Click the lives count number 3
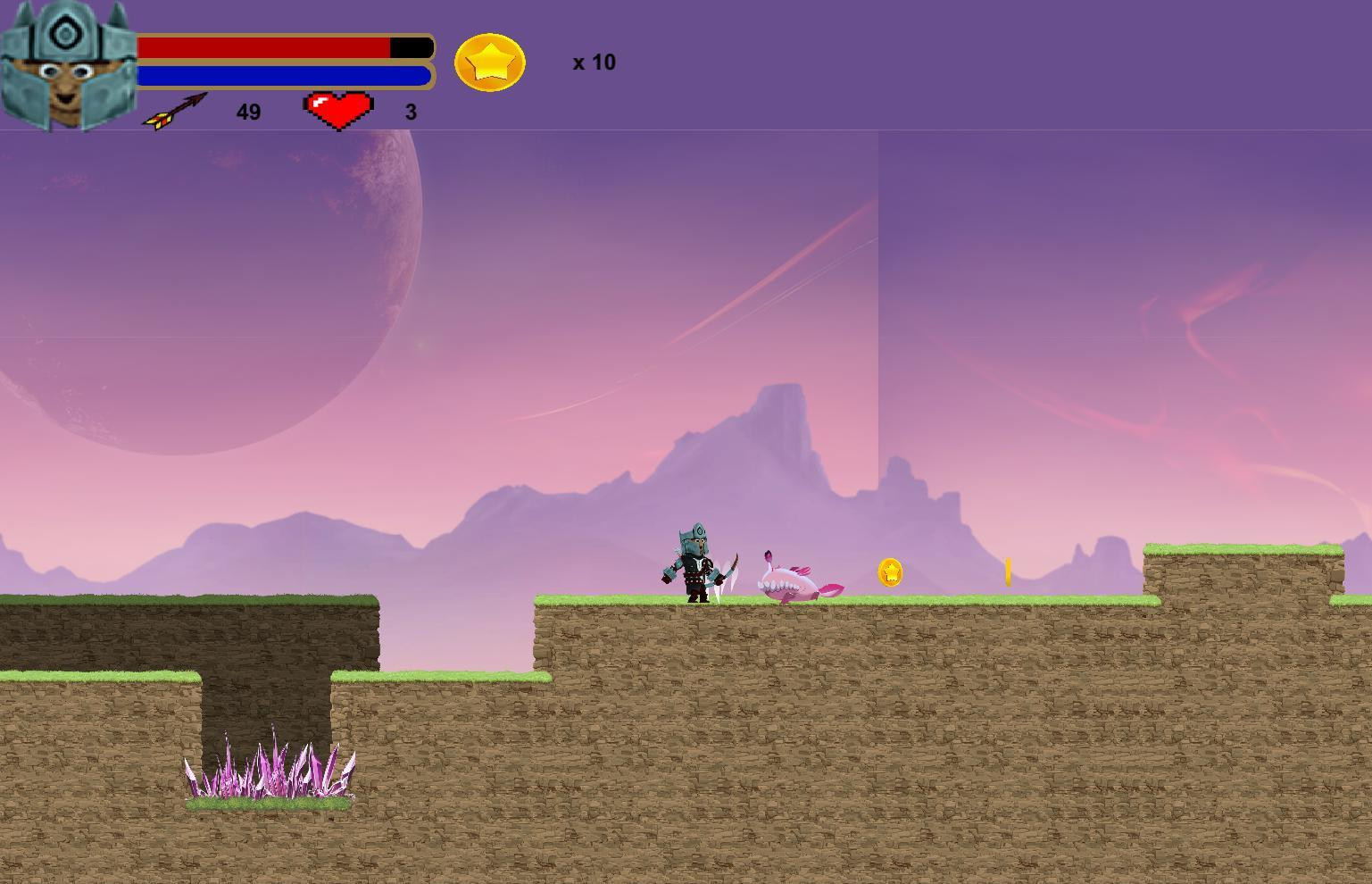 click(x=411, y=112)
